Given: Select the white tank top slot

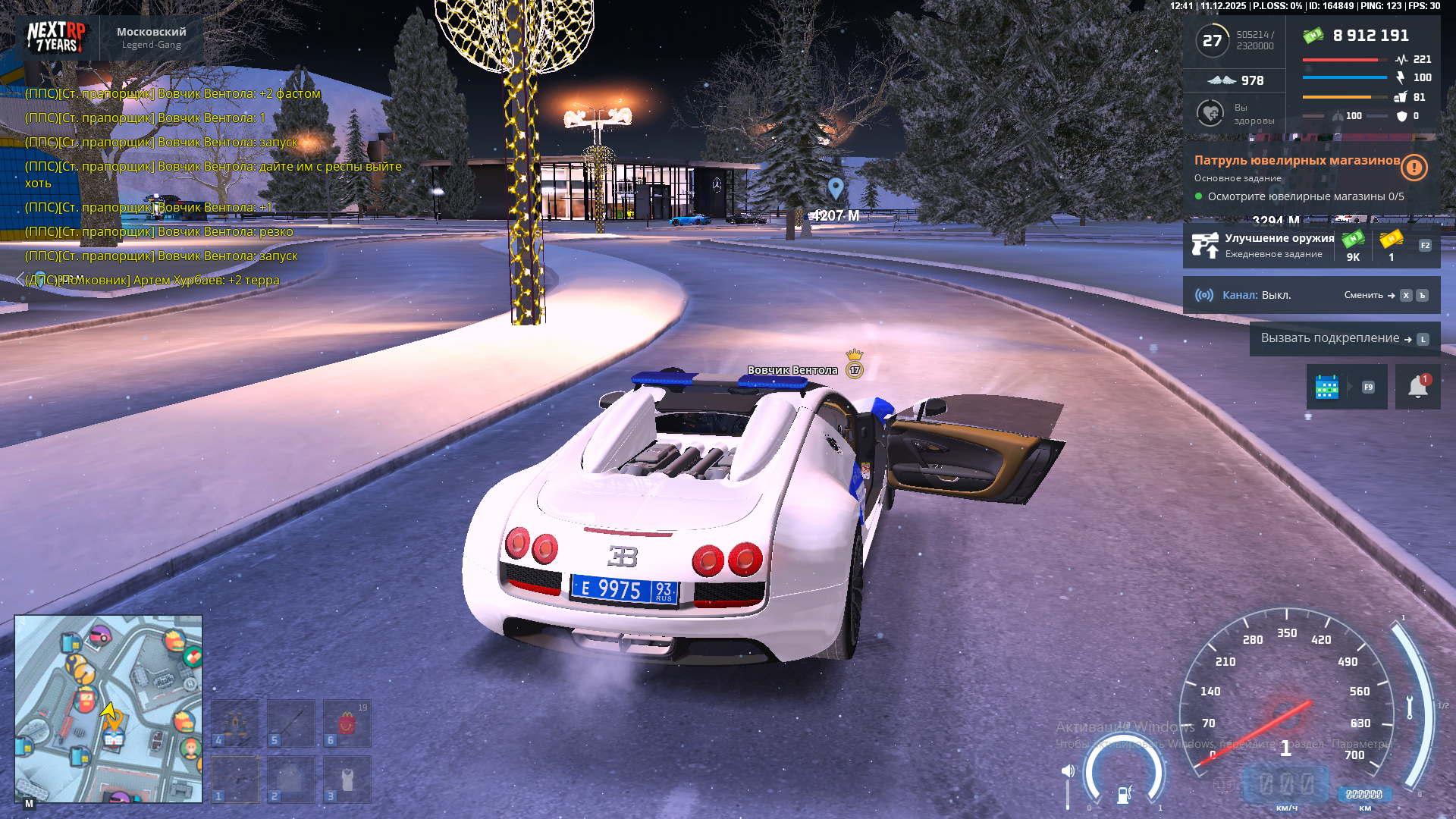Looking at the screenshot, I should pos(347,778).
